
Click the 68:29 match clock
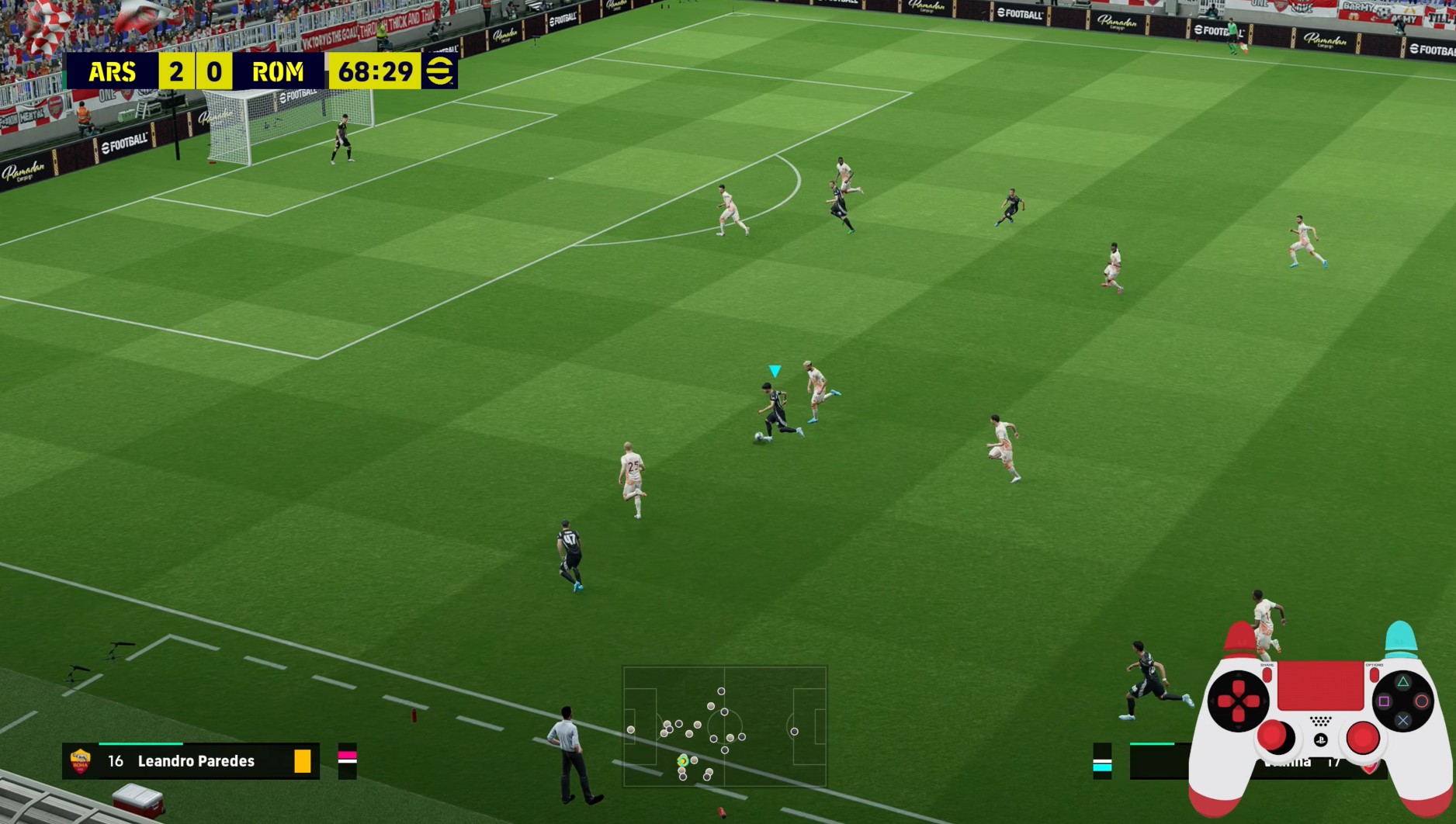pyautogui.click(x=375, y=71)
